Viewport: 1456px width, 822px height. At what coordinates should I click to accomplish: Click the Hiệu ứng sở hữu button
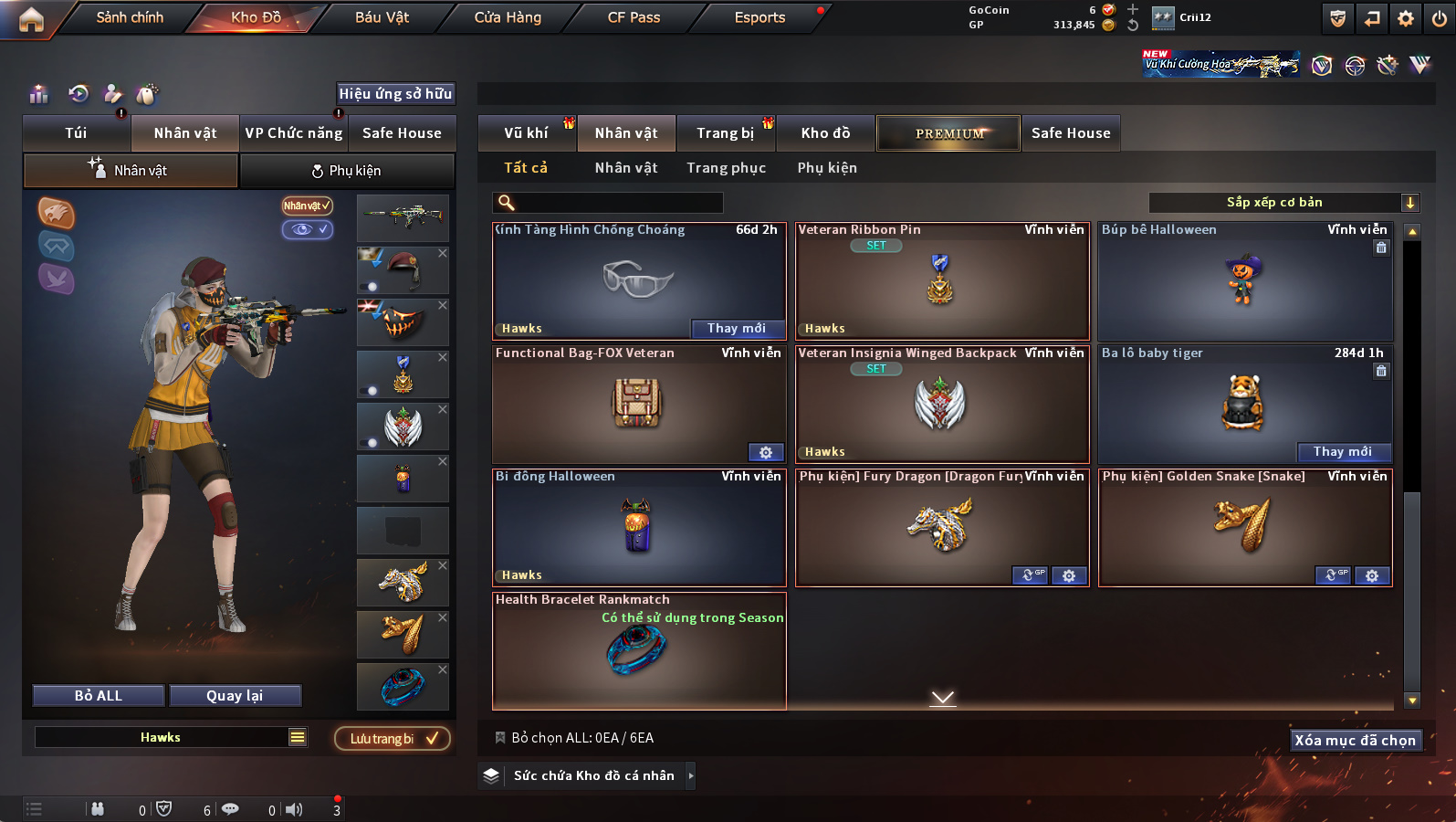click(x=395, y=94)
